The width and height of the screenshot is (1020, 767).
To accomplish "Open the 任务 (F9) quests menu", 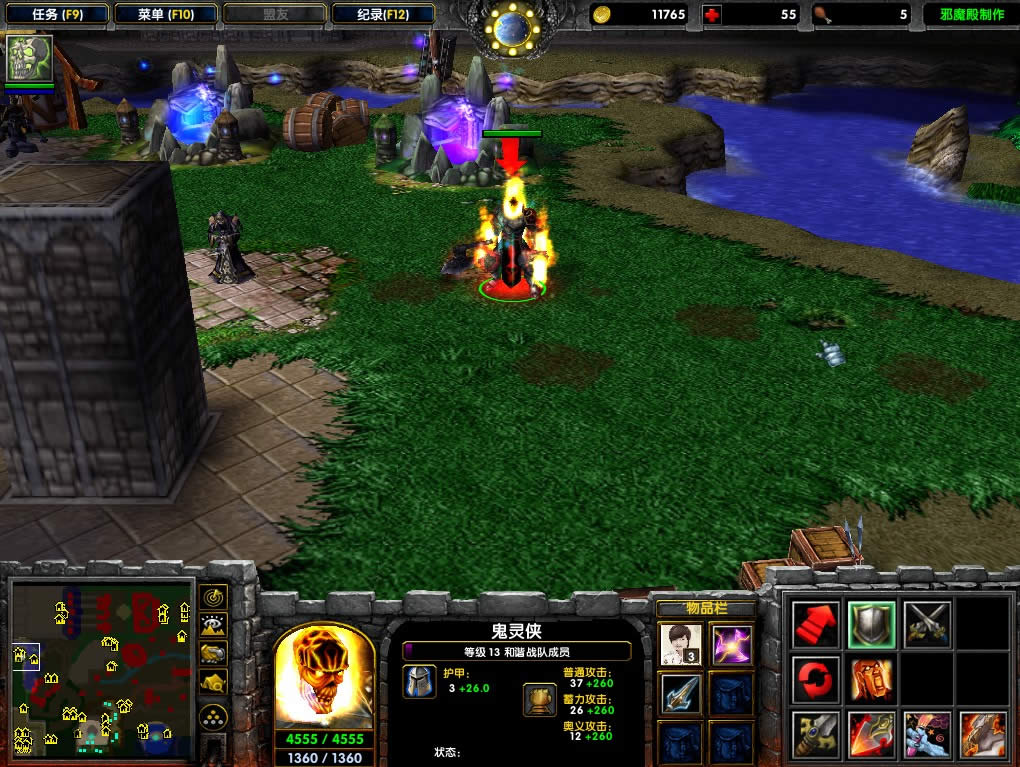I will (x=56, y=15).
